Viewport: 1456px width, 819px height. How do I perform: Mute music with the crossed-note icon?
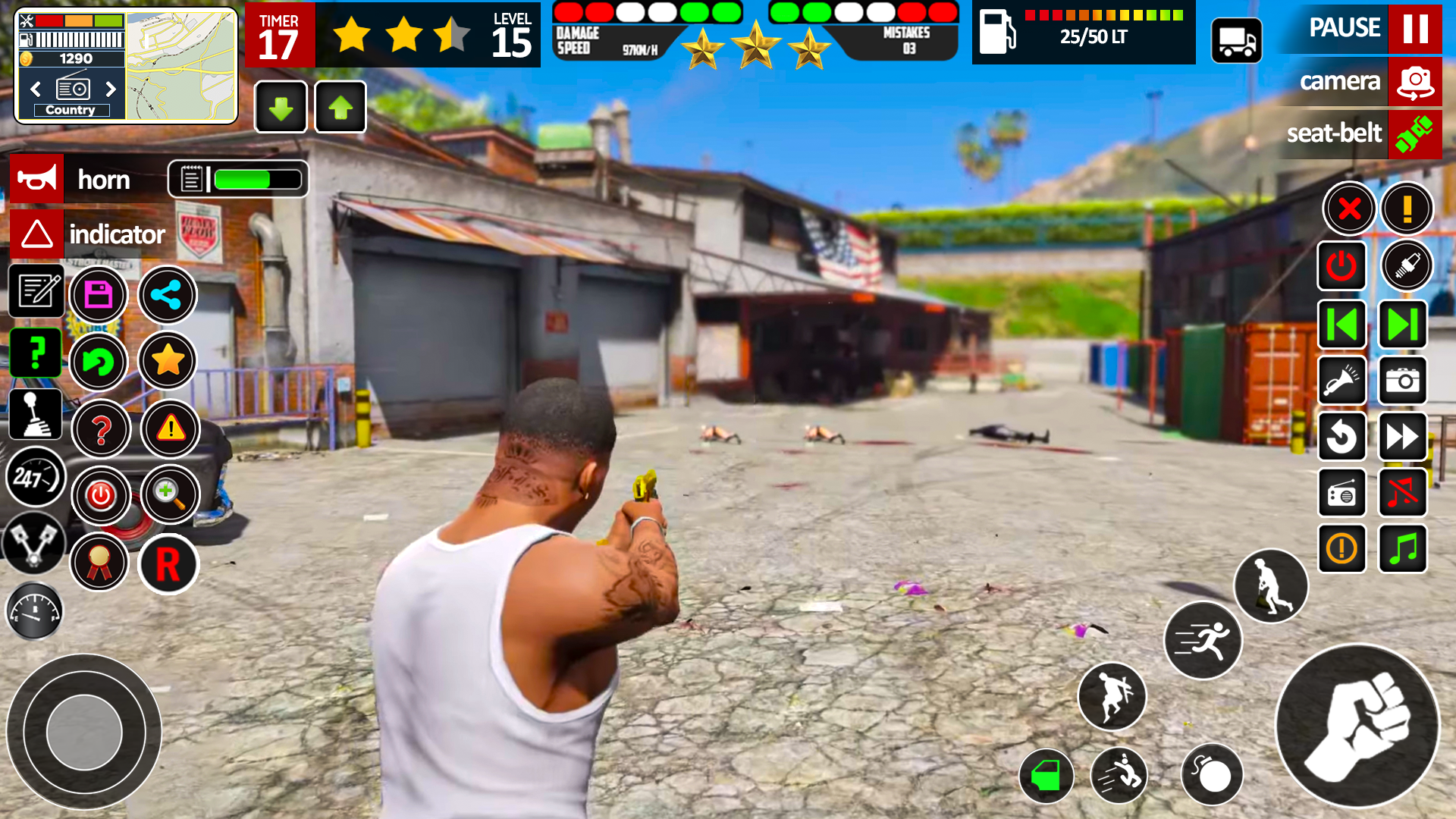pos(1402,493)
